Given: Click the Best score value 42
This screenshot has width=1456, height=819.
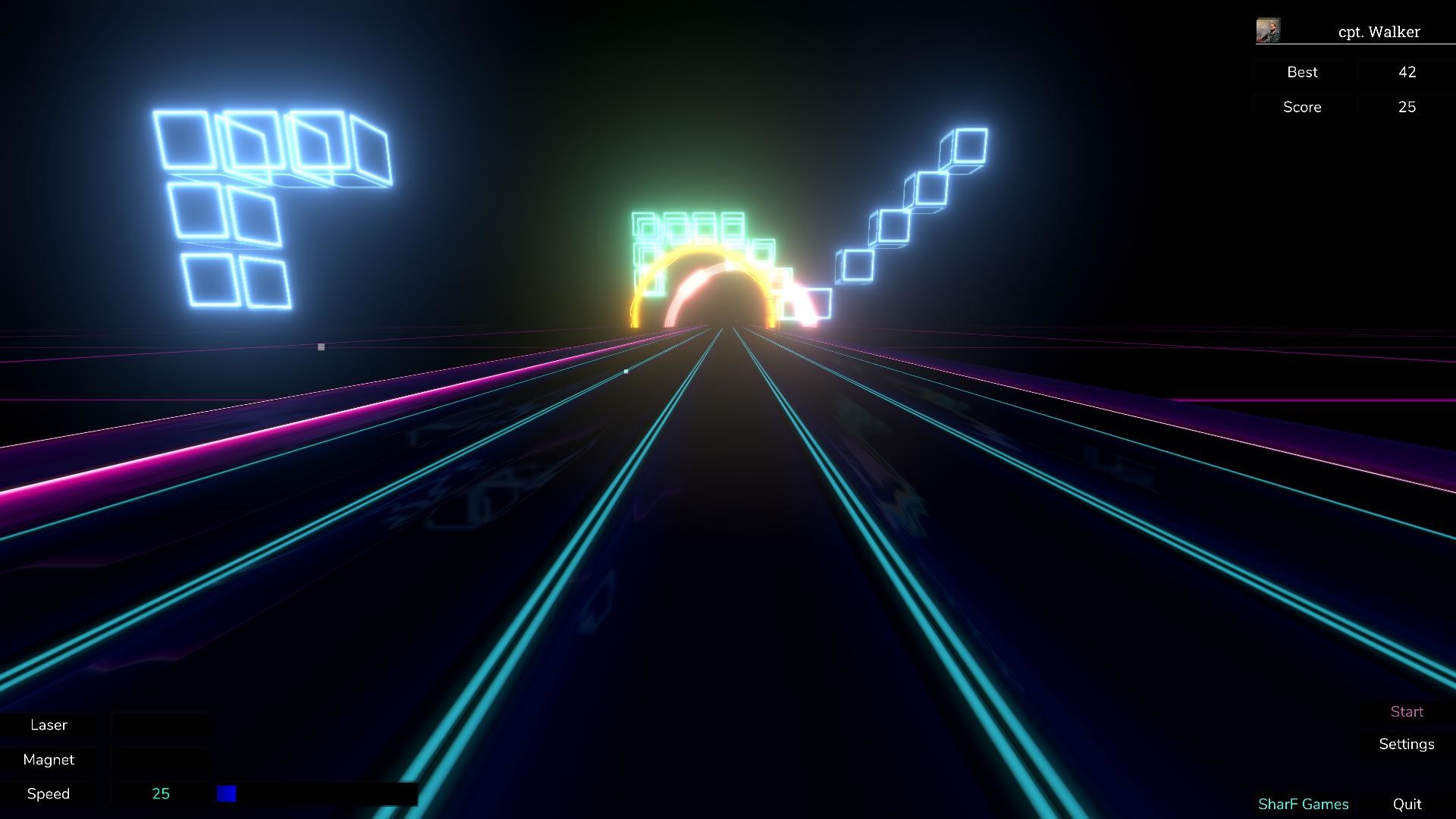Looking at the screenshot, I should coord(1407,72).
